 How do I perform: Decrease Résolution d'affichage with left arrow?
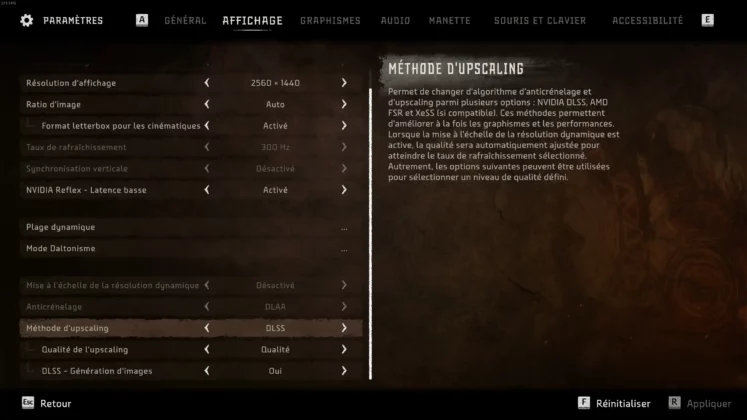207,83
